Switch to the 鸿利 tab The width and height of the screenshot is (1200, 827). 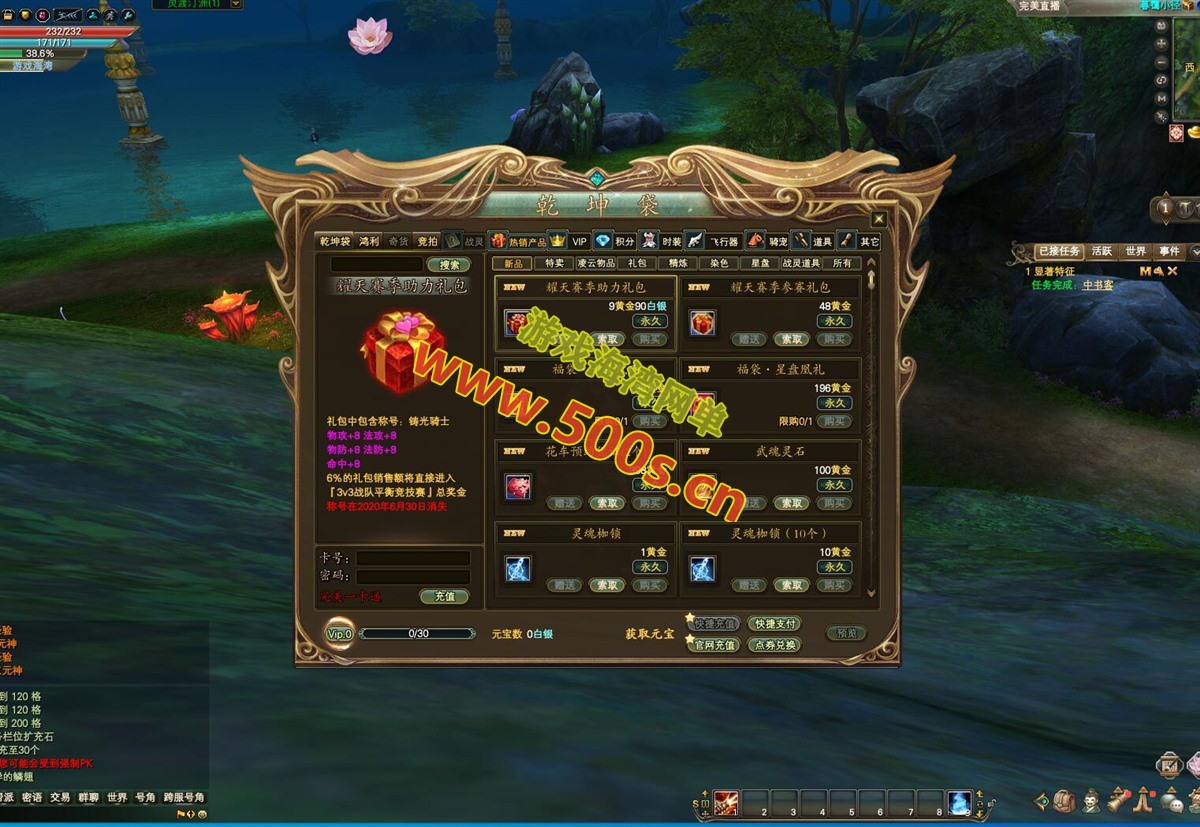point(369,241)
